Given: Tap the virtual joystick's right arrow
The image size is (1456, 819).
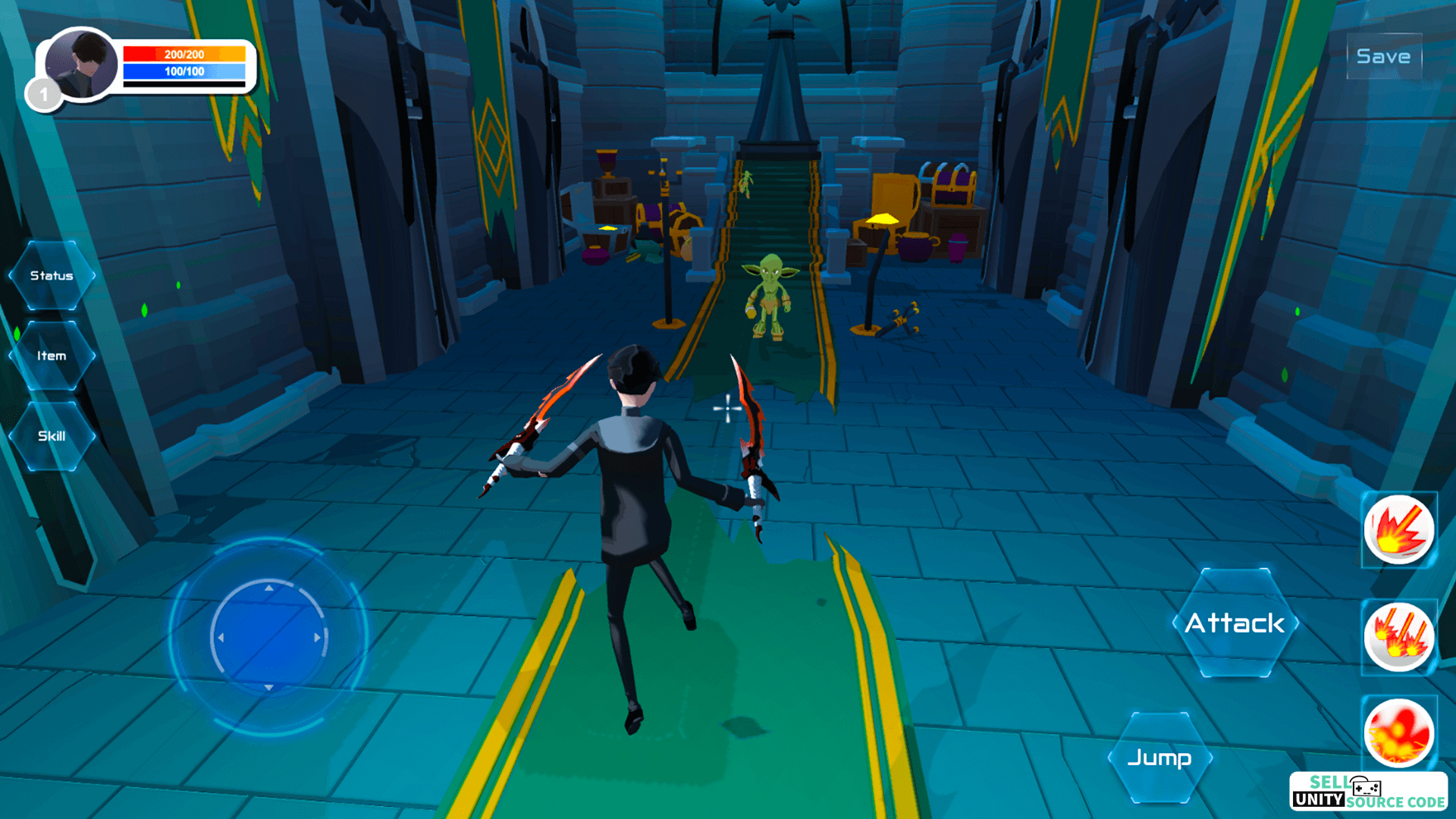Looking at the screenshot, I should (x=318, y=638).
